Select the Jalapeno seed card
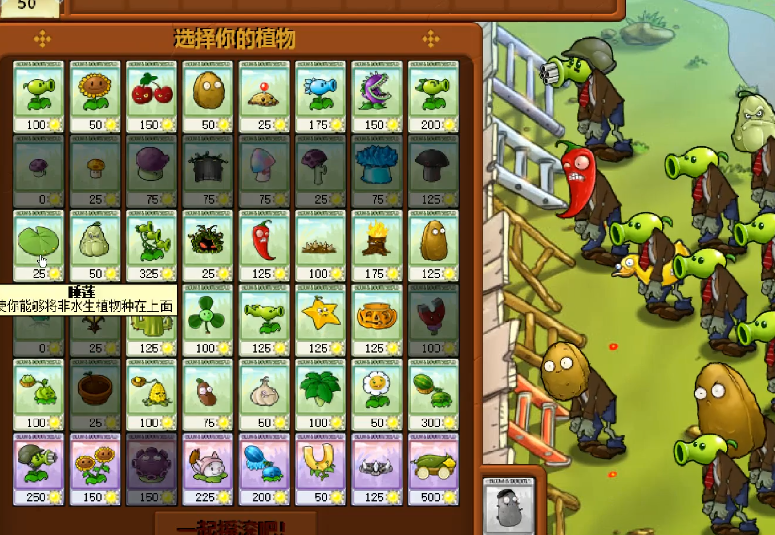The width and height of the screenshot is (775, 535). [263, 245]
